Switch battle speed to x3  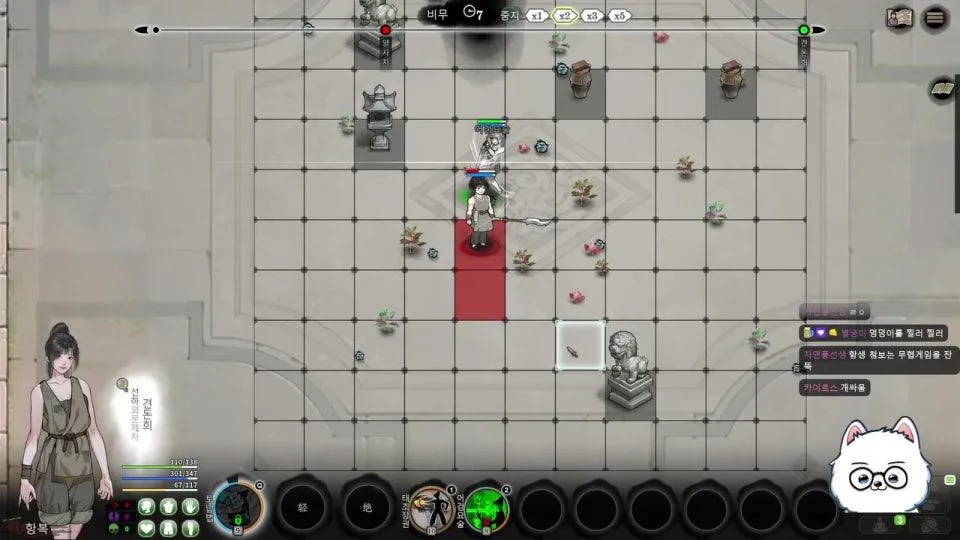click(x=592, y=15)
